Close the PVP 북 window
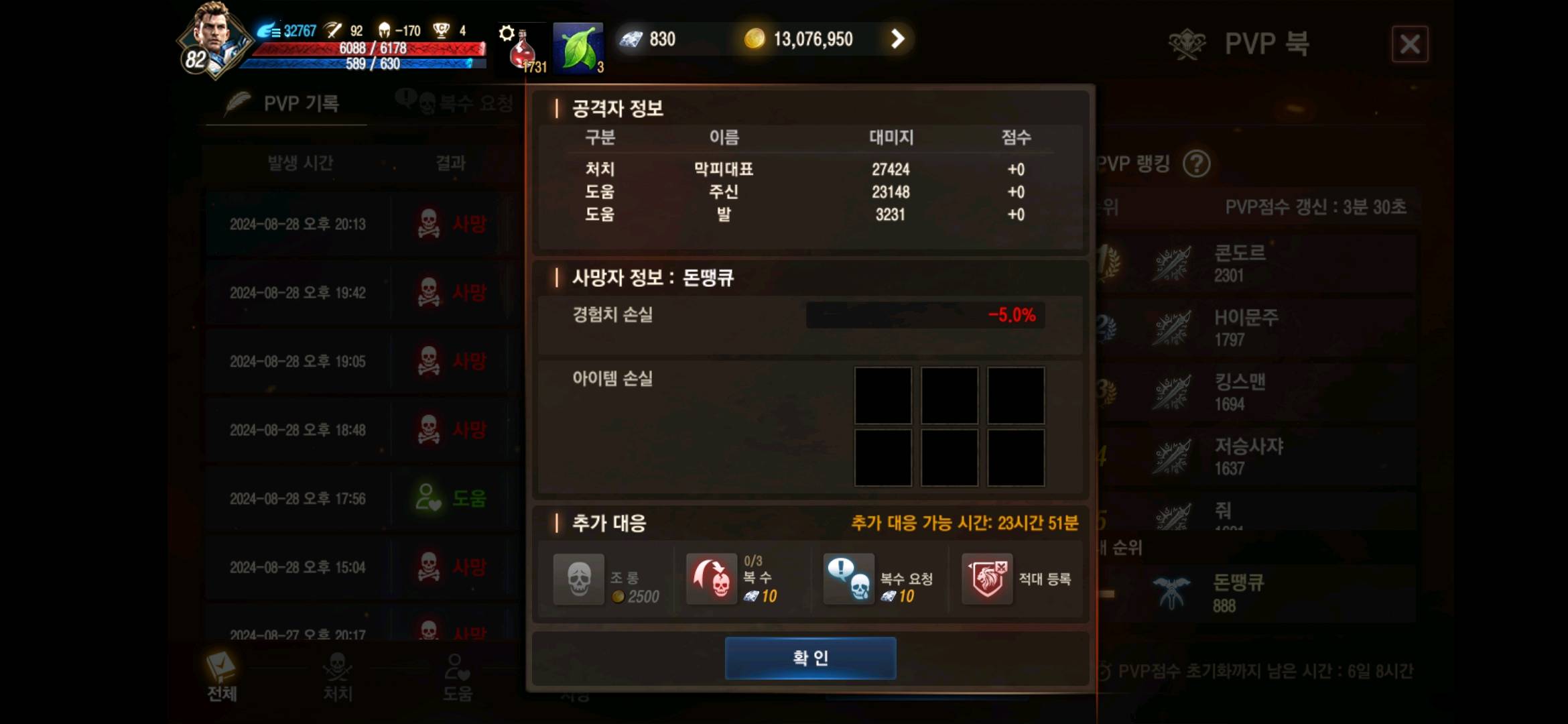The width and height of the screenshot is (1568, 724). [1409, 44]
